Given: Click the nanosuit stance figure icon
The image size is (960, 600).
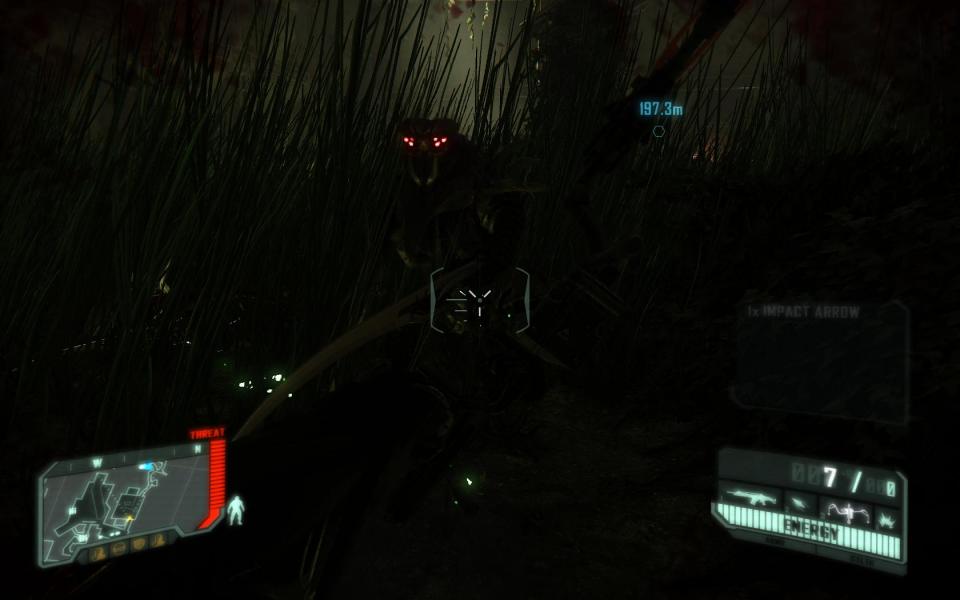Looking at the screenshot, I should [x=237, y=510].
